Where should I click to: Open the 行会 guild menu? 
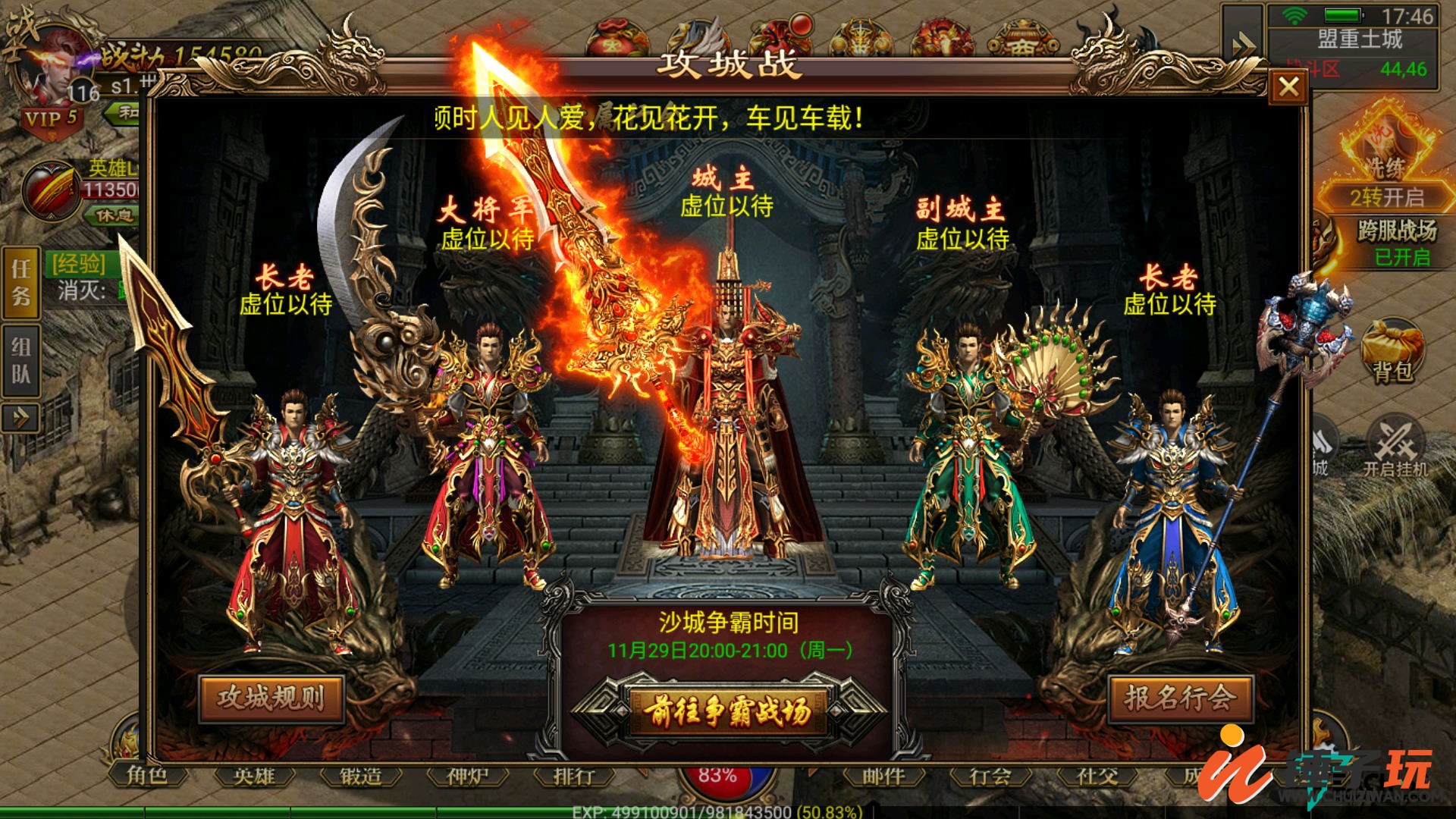pyautogui.click(x=991, y=776)
